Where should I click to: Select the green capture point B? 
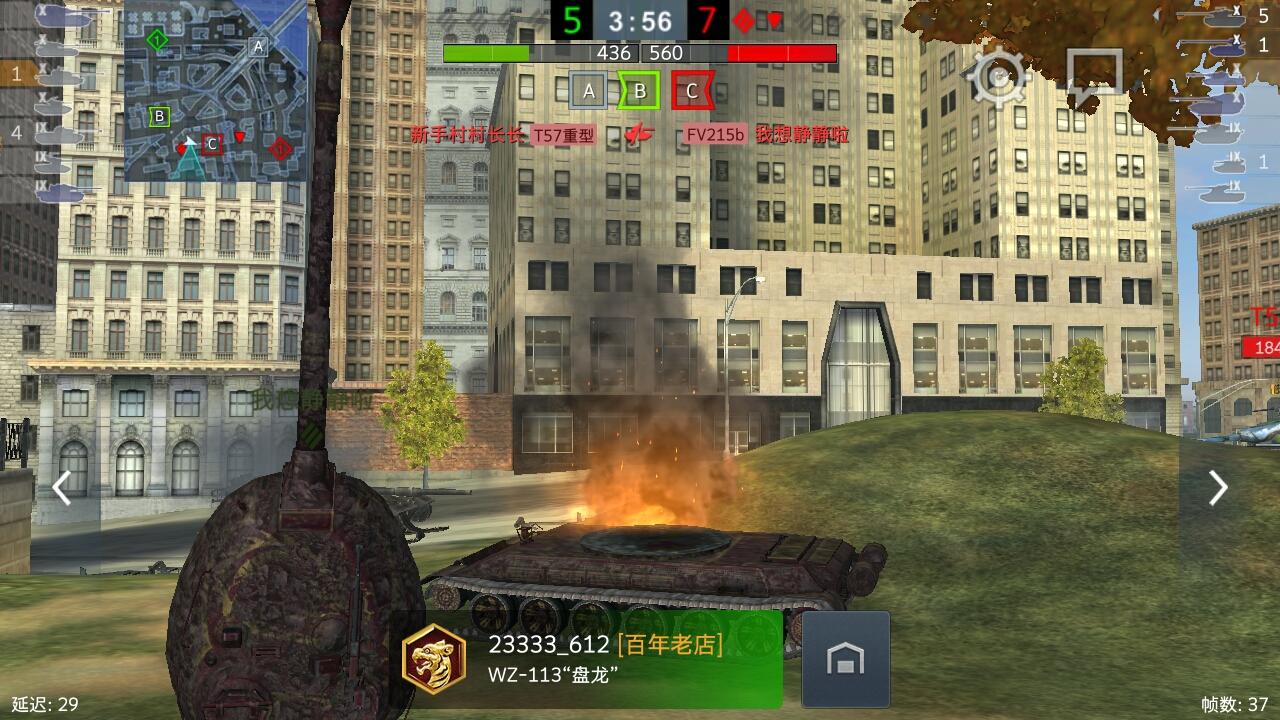[x=639, y=90]
